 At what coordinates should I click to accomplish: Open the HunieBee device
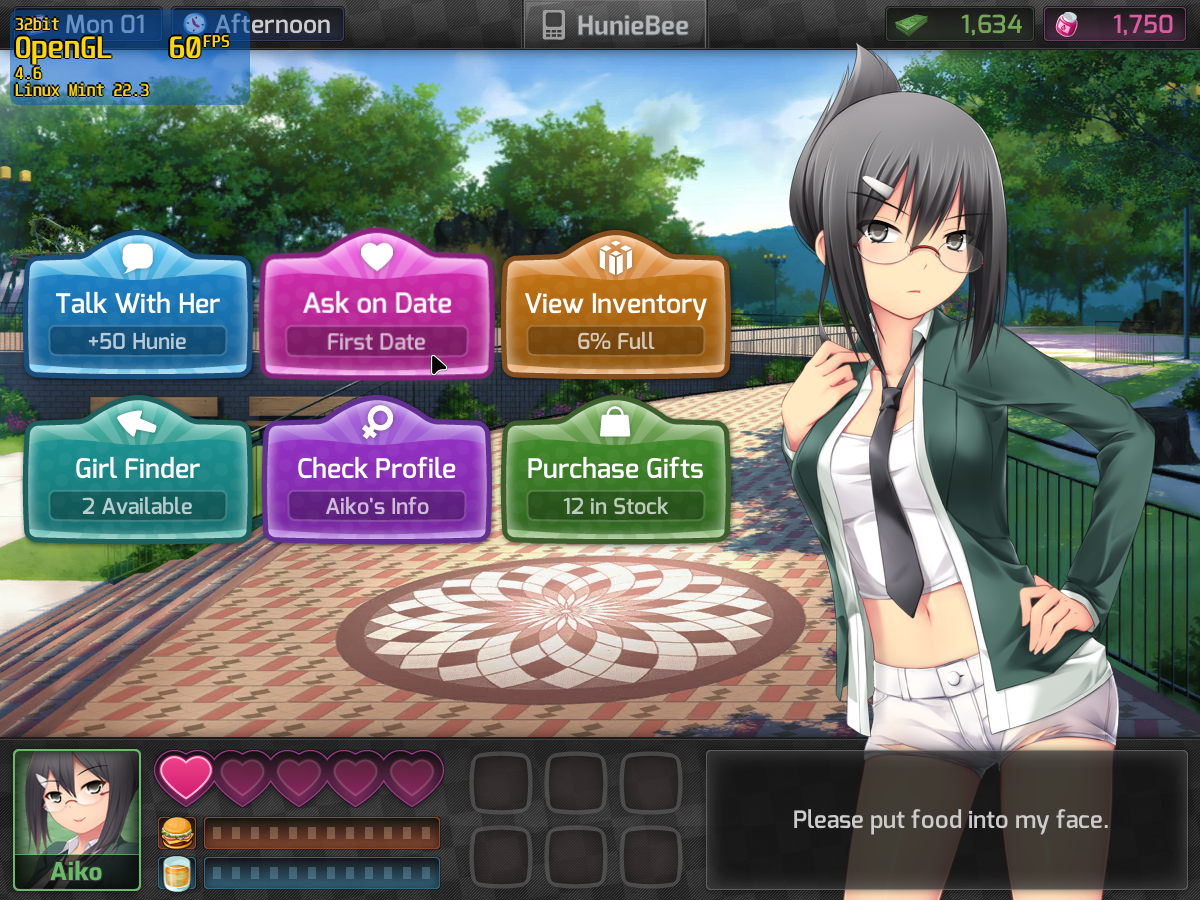614,25
